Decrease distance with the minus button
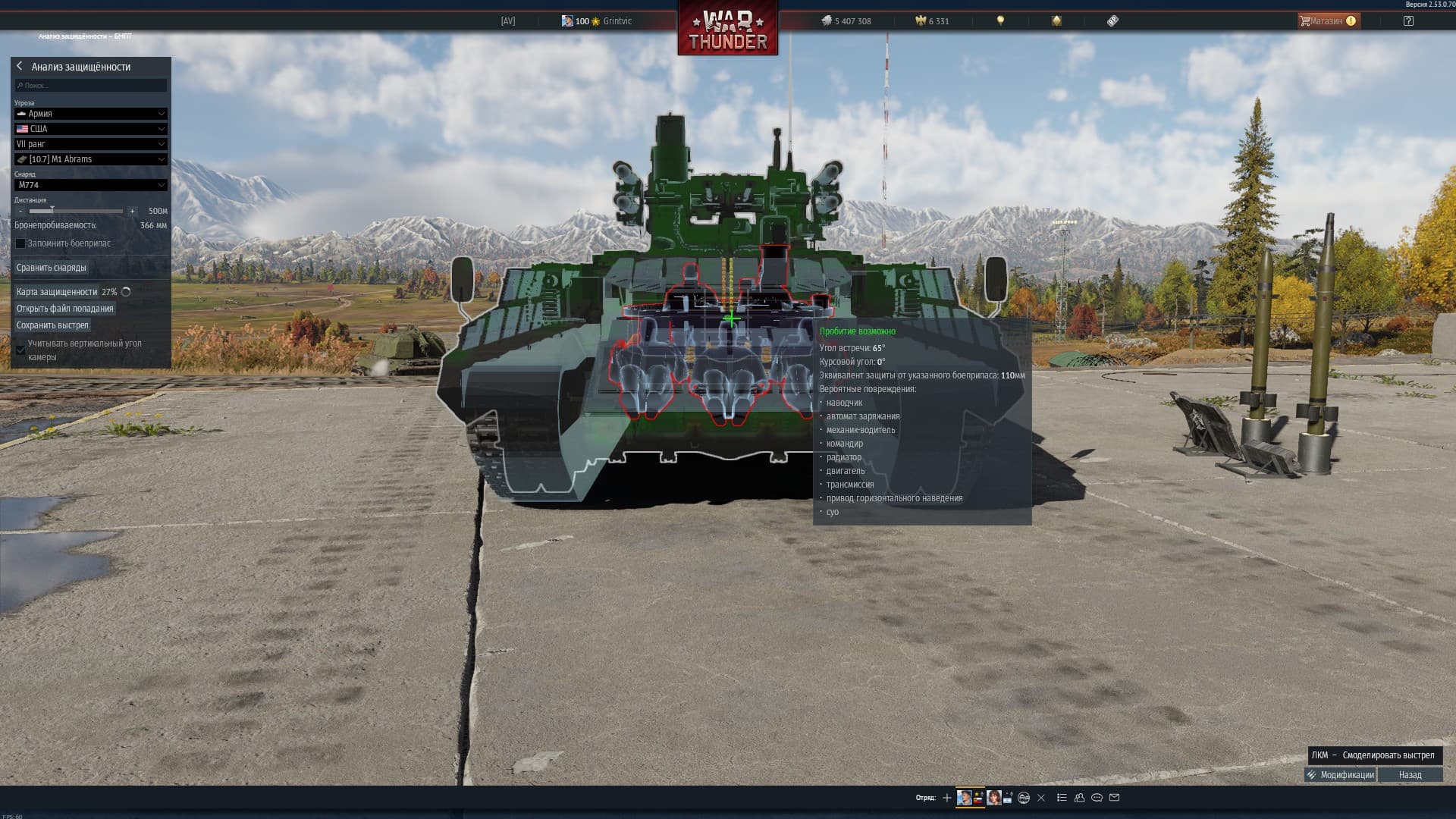1456x819 pixels. (x=20, y=211)
